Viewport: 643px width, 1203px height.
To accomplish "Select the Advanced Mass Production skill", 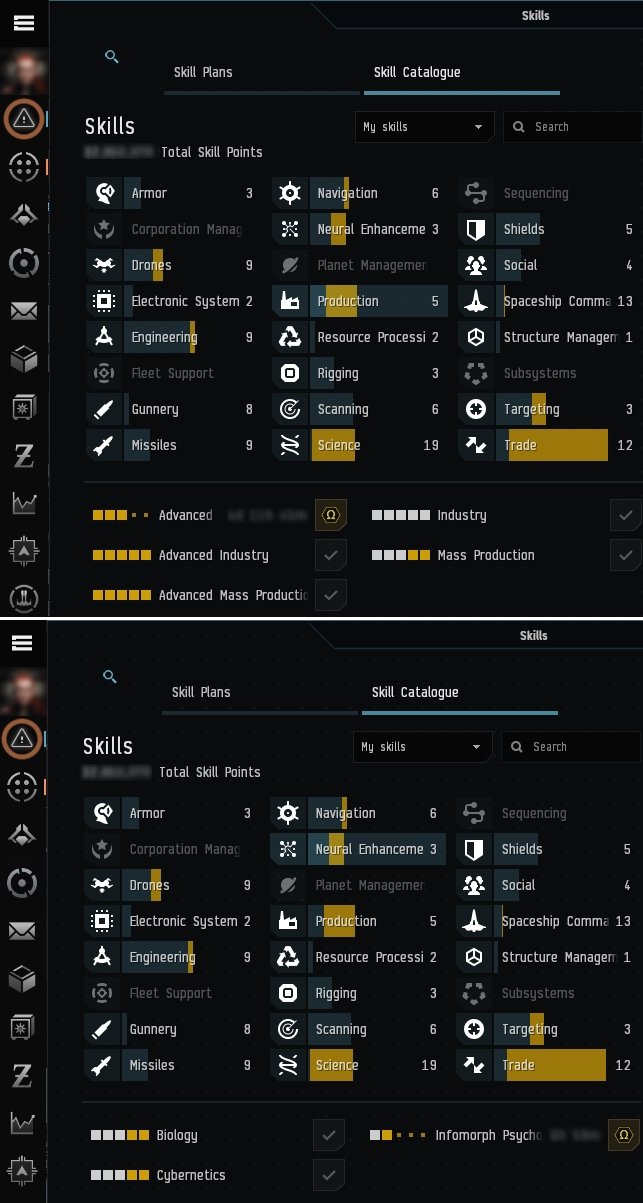I will pyautogui.click(x=232, y=595).
